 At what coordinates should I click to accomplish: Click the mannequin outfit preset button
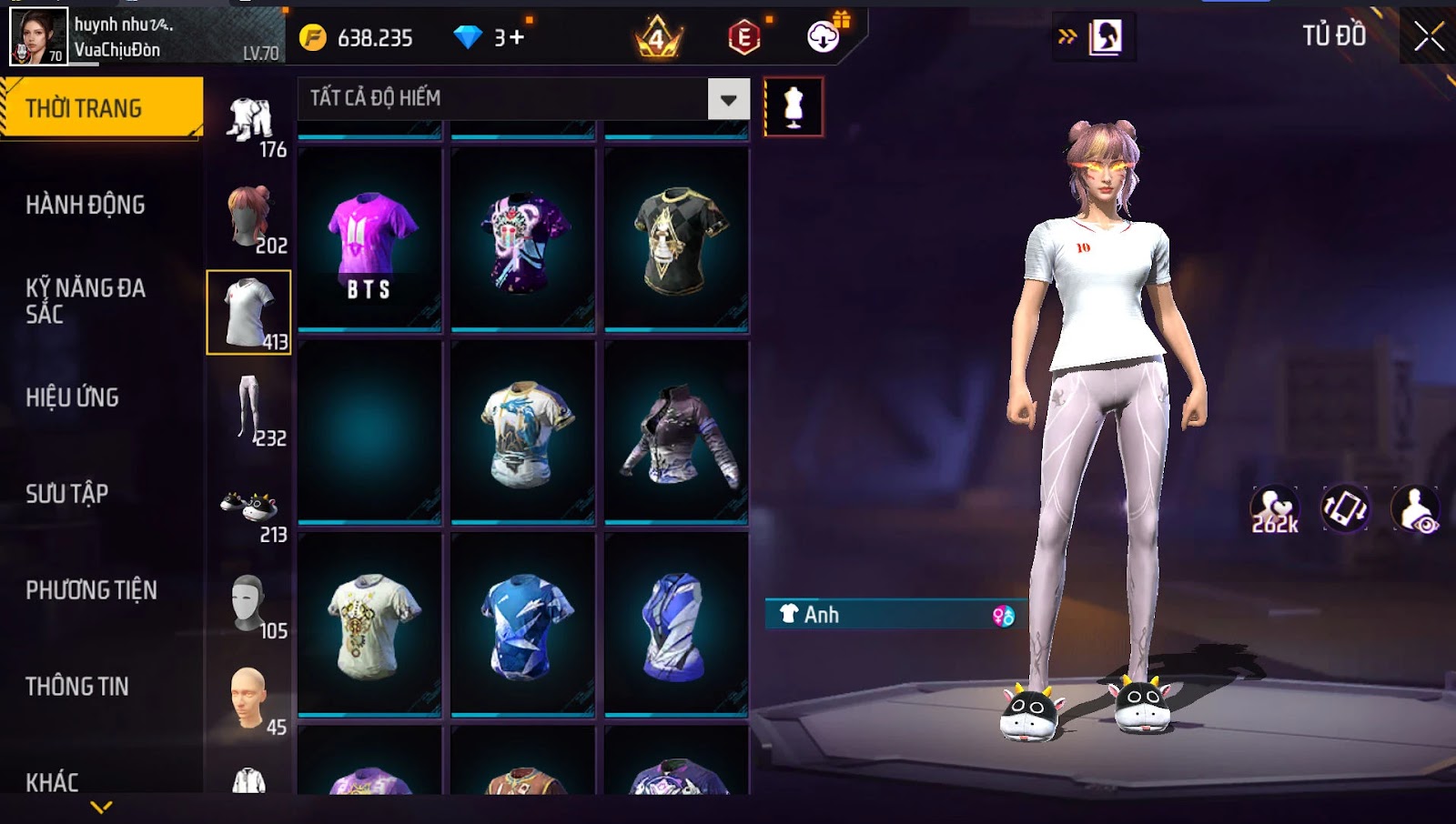point(794,107)
